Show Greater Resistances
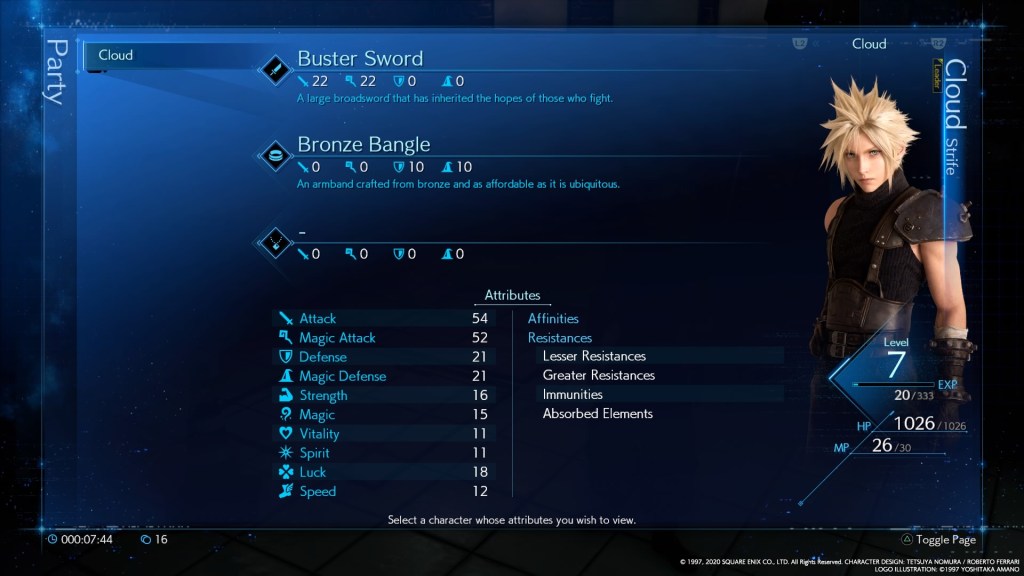Viewport: 1024px width, 576px height. (x=598, y=376)
